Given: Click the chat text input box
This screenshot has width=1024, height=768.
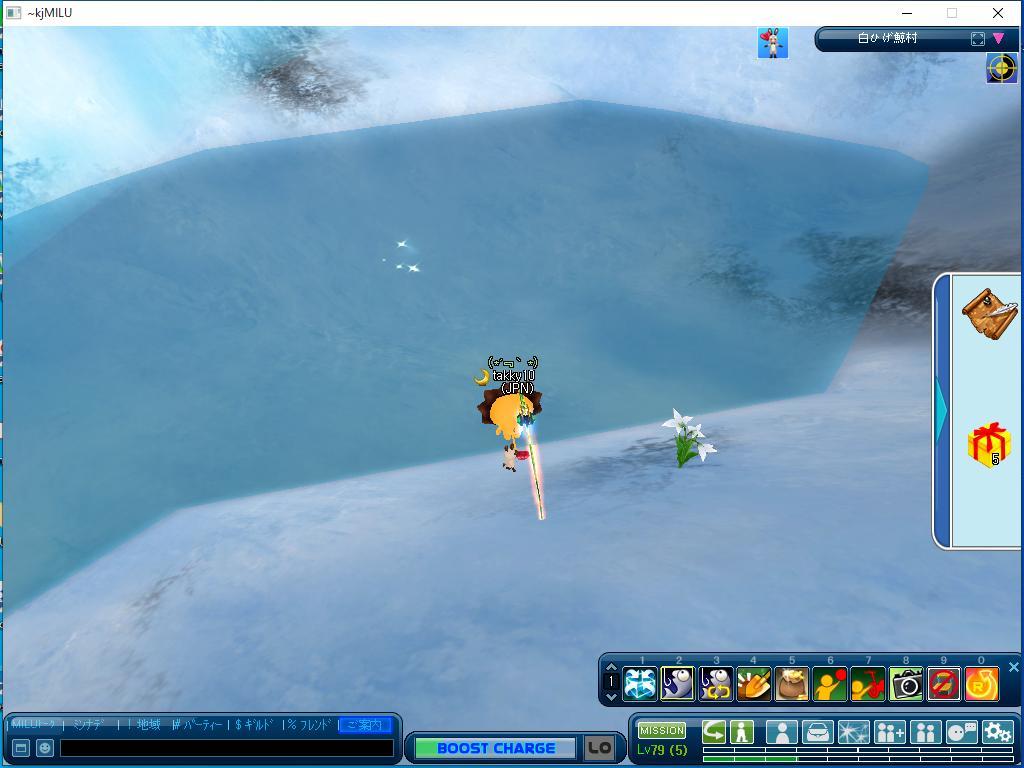Looking at the screenshot, I should tap(226, 747).
